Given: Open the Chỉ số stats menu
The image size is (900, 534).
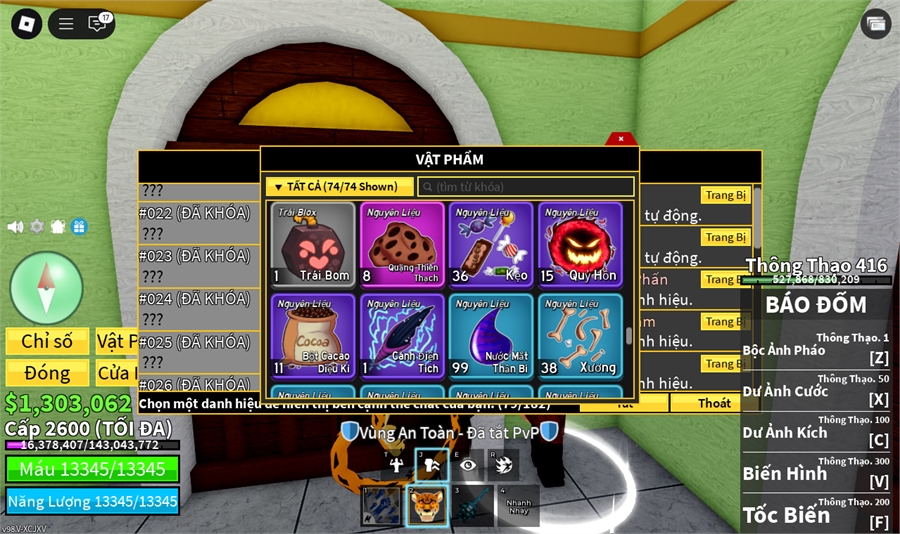Looking at the screenshot, I should tap(48, 342).
